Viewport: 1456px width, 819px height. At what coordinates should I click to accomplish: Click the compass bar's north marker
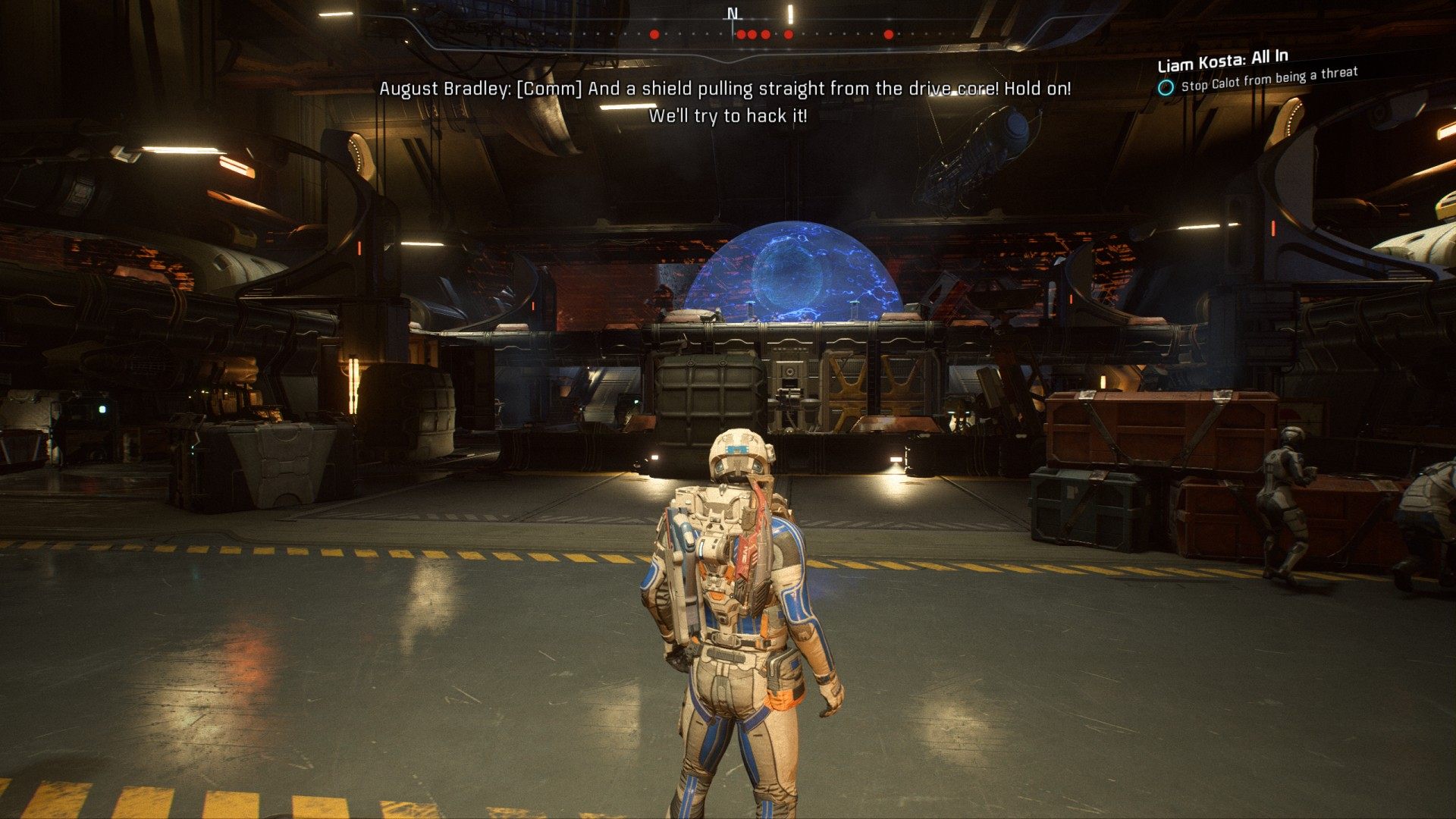[x=732, y=14]
